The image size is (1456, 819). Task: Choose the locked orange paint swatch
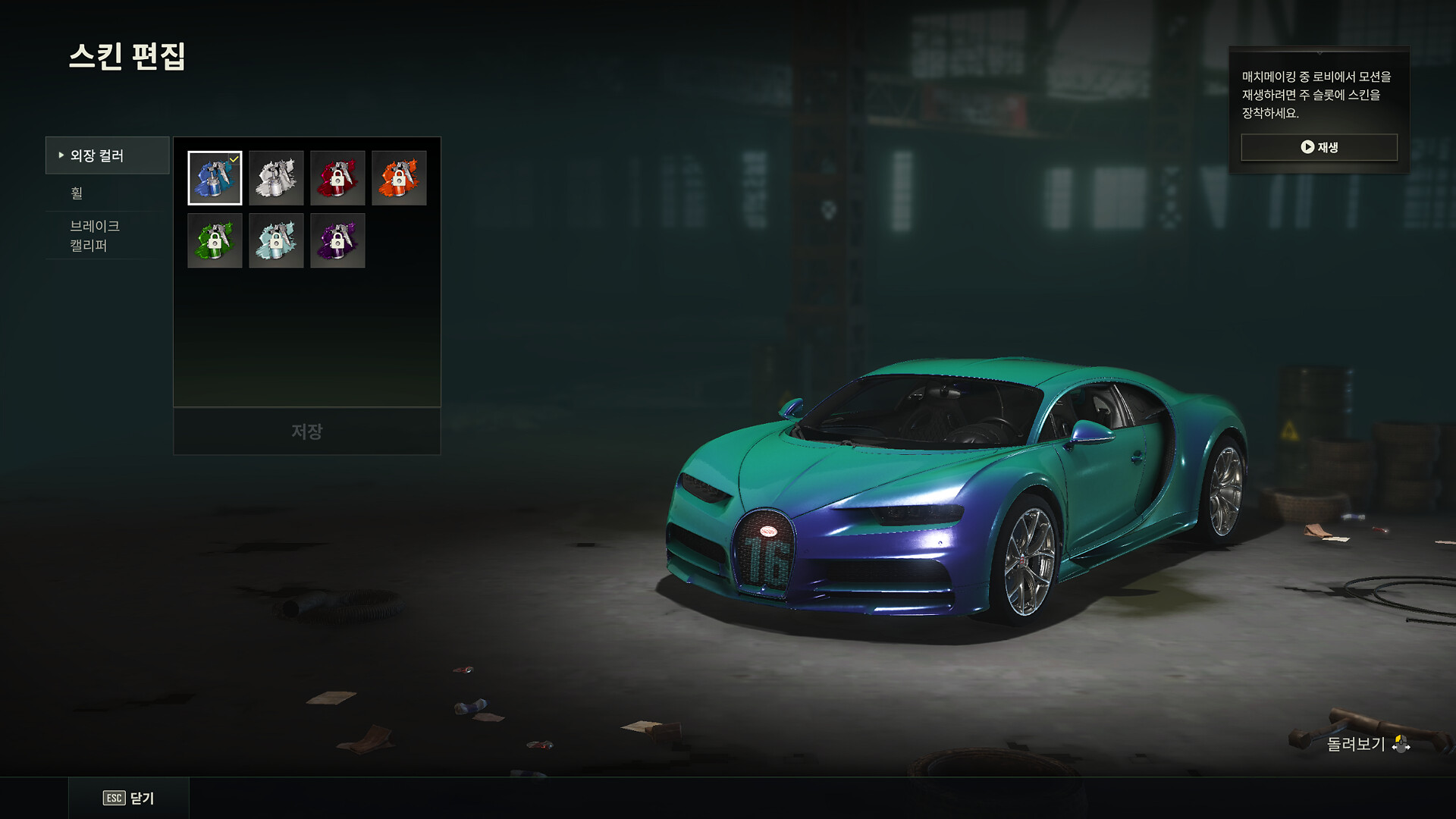[399, 178]
